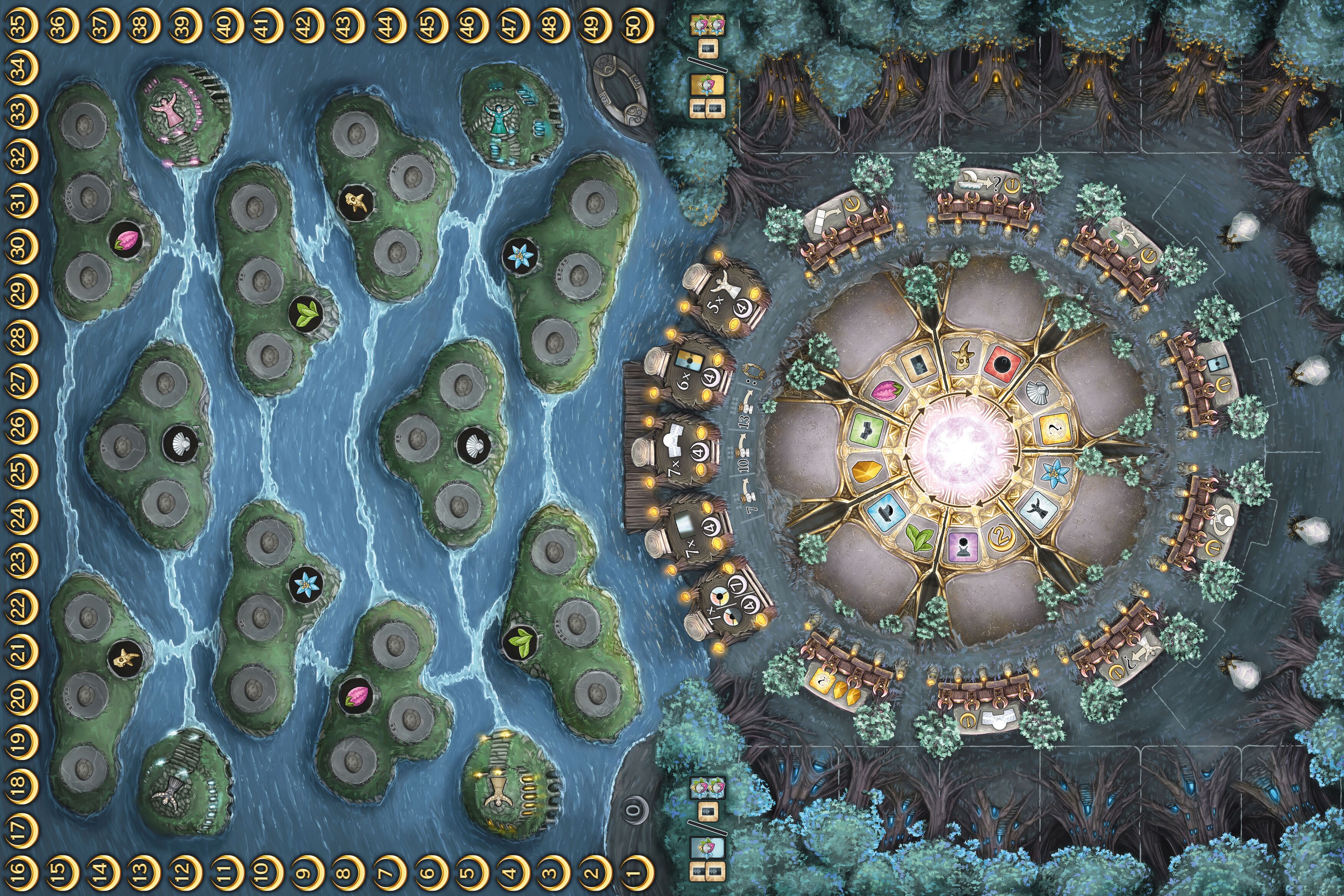Select the red tile with black orb

pos(1002,362)
